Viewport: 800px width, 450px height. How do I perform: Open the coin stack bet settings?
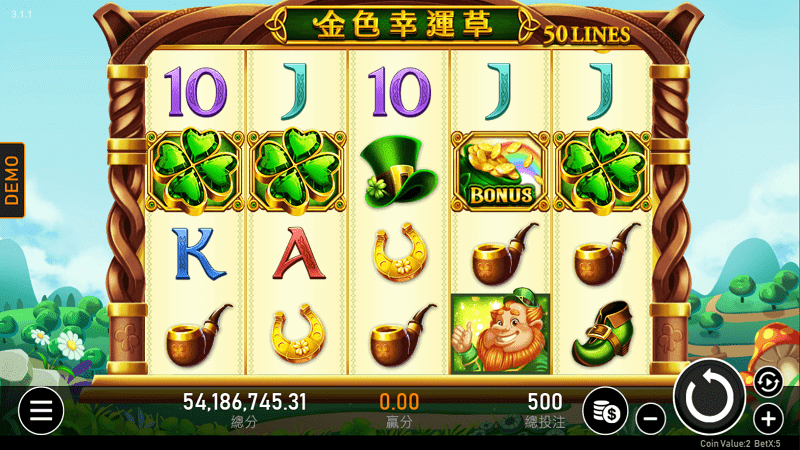pyautogui.click(x=605, y=409)
